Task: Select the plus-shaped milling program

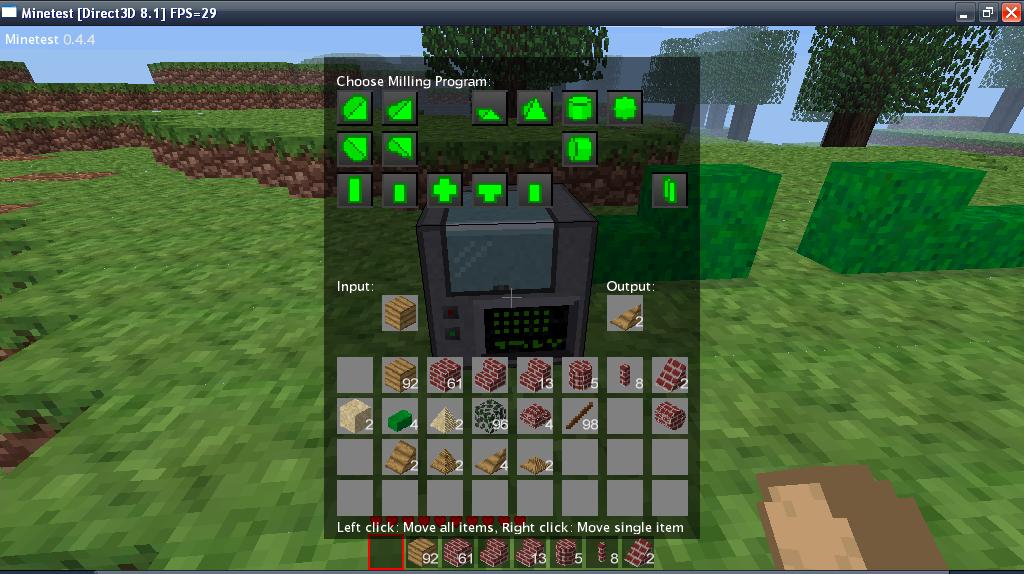Action: click(x=445, y=190)
